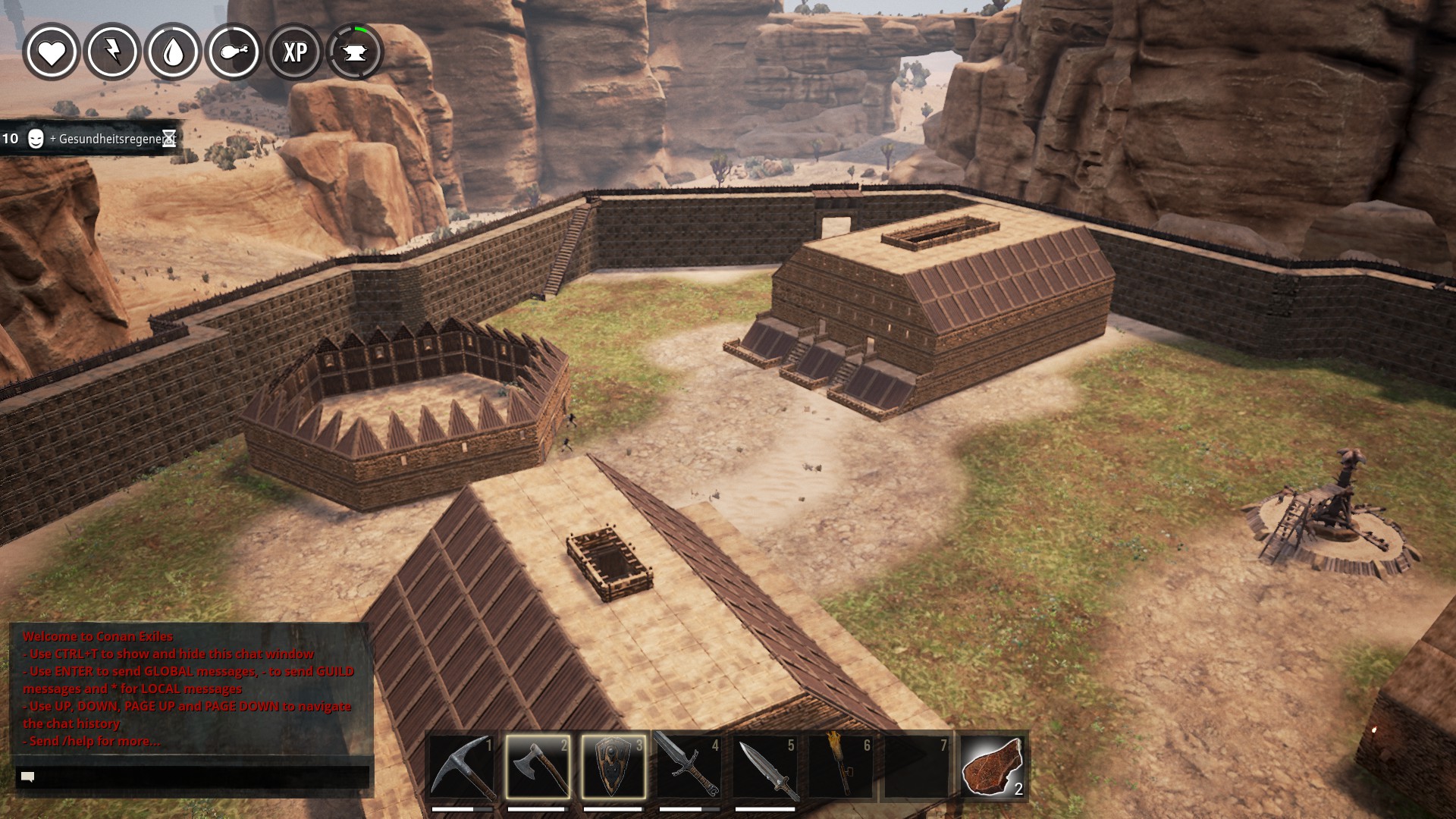Equip the hatchet from the hotbar
Screen dimensions: 1456x819
538,767
